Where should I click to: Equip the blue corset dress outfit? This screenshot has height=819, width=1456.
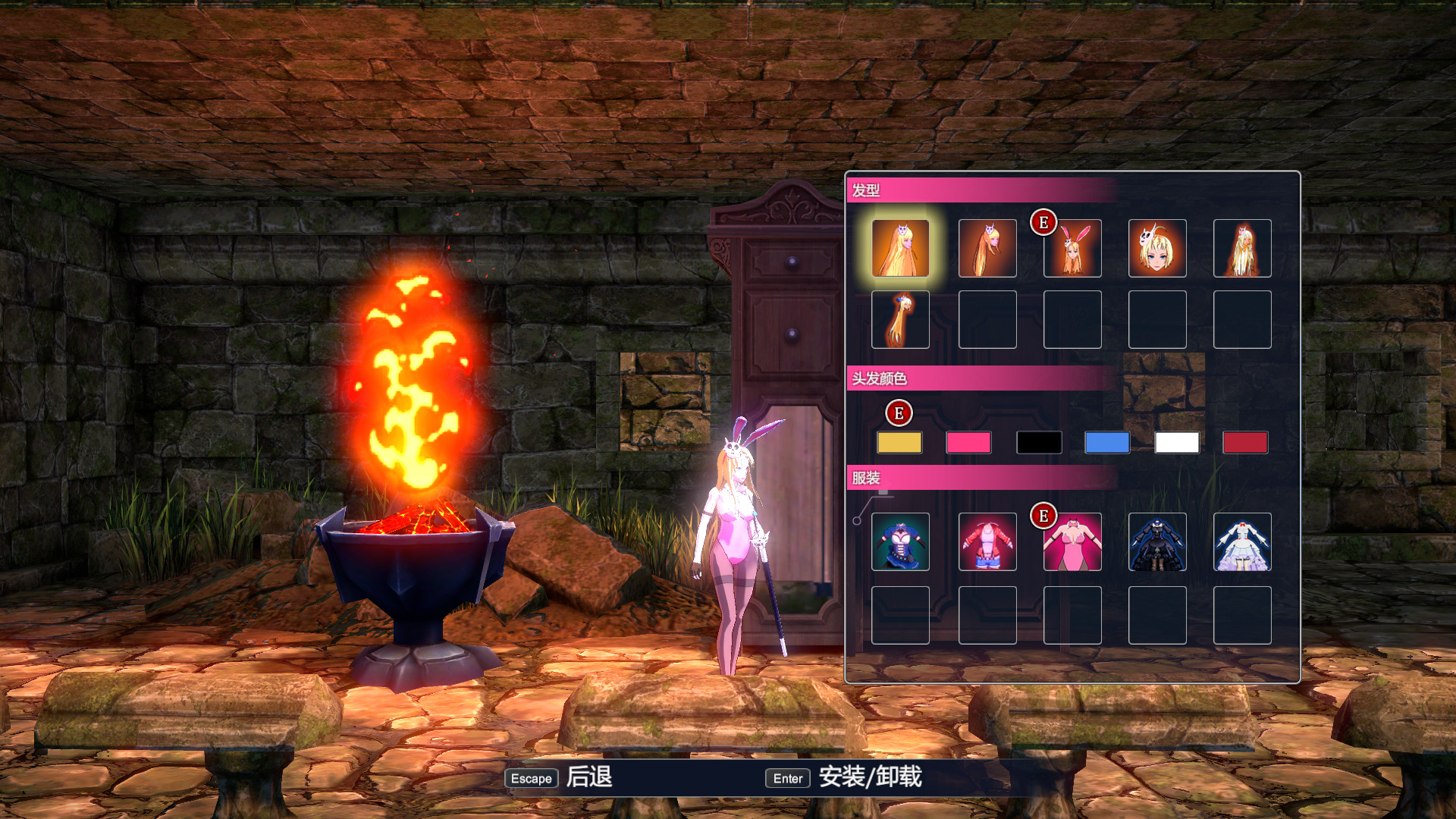tap(900, 541)
